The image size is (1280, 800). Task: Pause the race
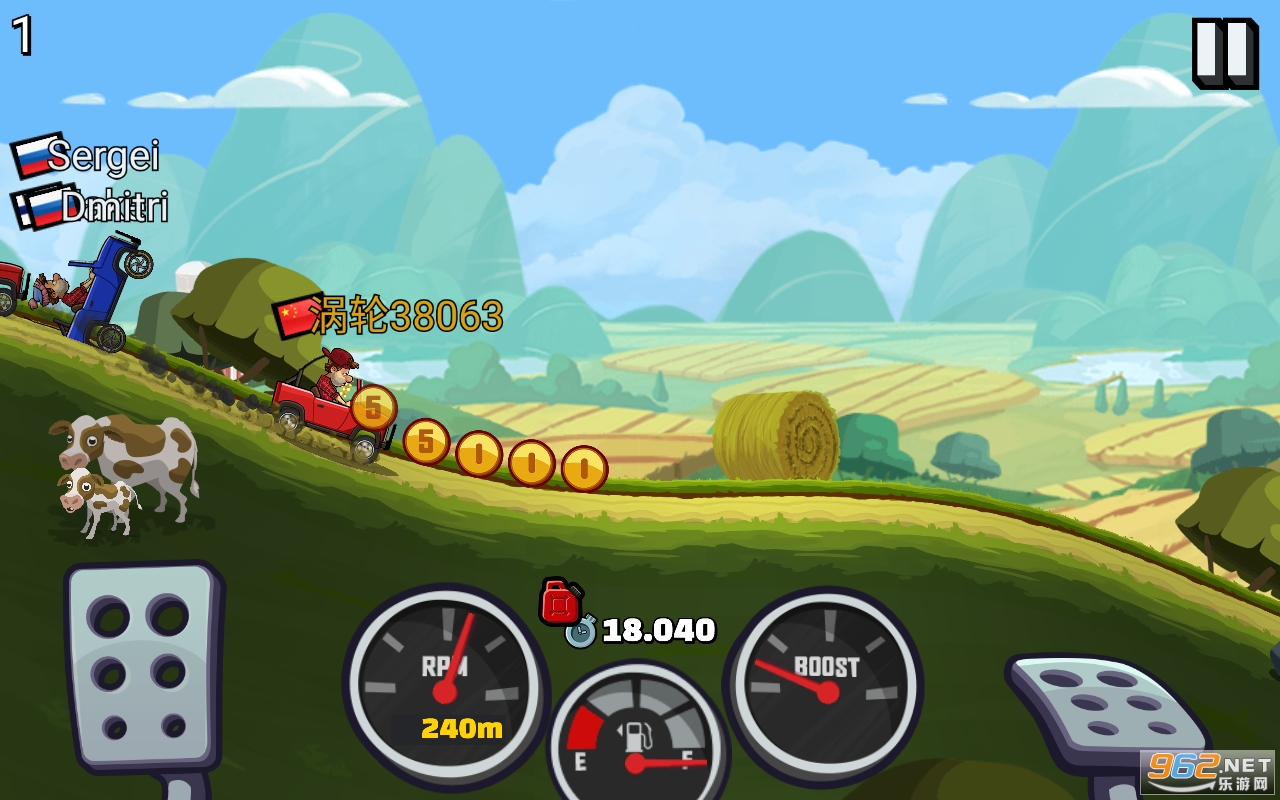(1224, 53)
